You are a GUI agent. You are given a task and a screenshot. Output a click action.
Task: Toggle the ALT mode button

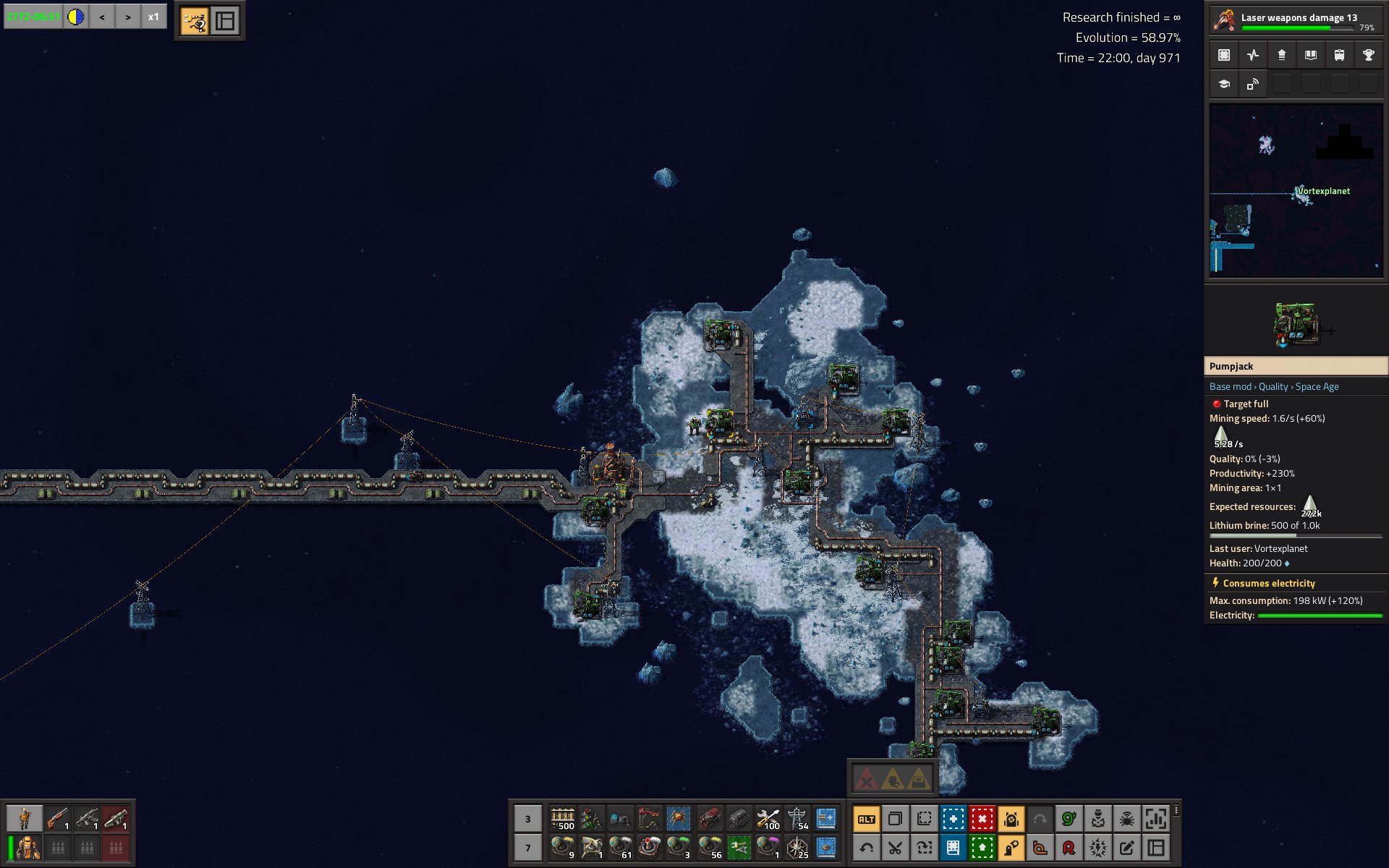pos(866,819)
